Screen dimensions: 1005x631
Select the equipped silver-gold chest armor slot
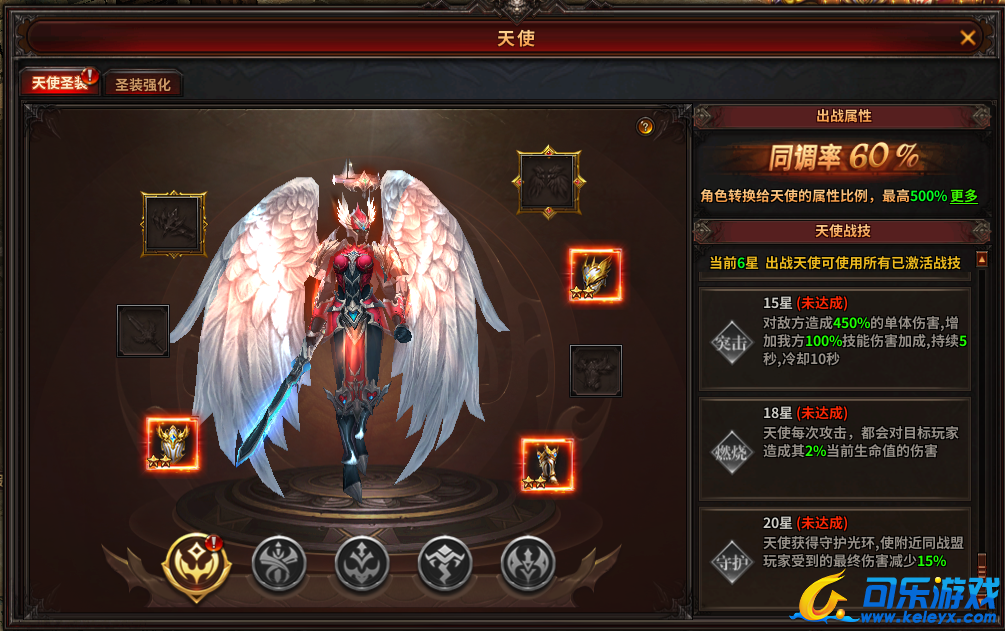(173, 444)
